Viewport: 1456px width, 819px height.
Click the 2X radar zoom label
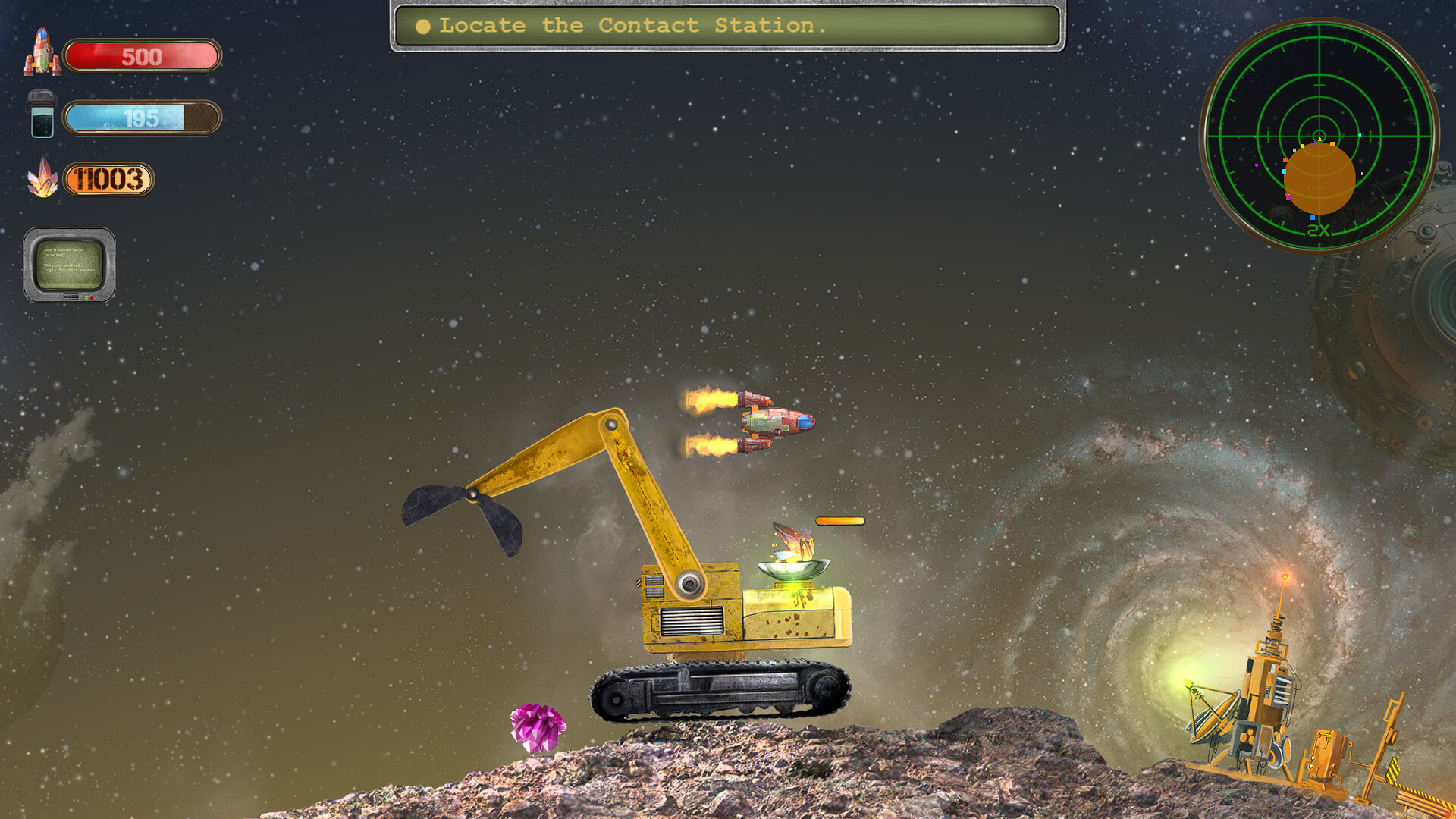1318,230
